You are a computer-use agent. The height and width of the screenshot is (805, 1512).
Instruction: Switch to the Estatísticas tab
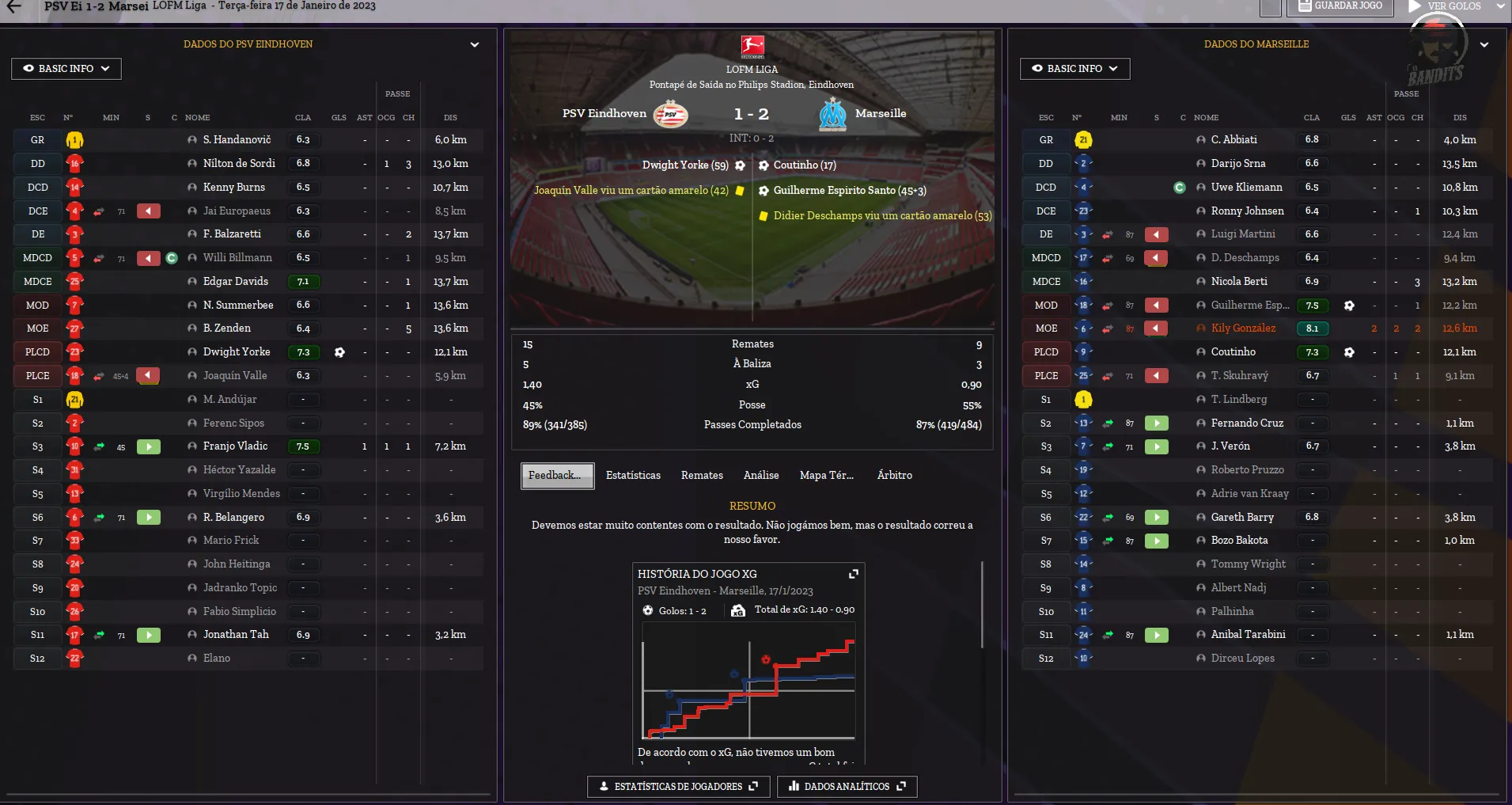click(x=633, y=475)
